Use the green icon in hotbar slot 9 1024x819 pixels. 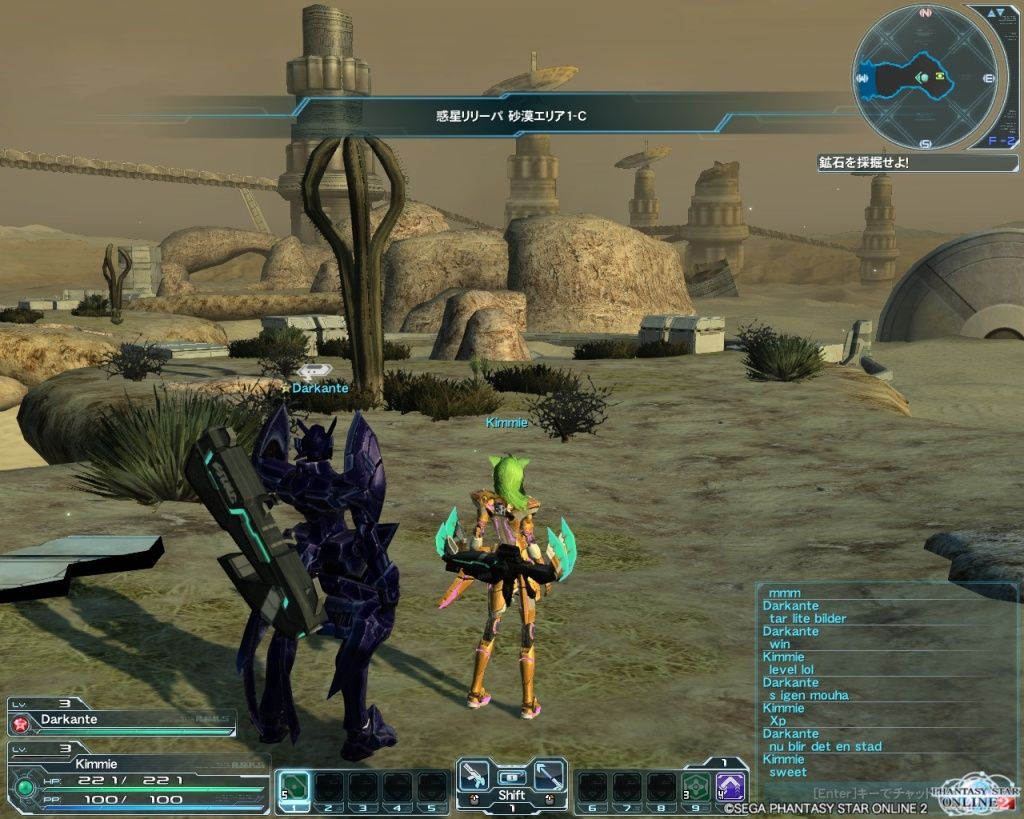696,786
